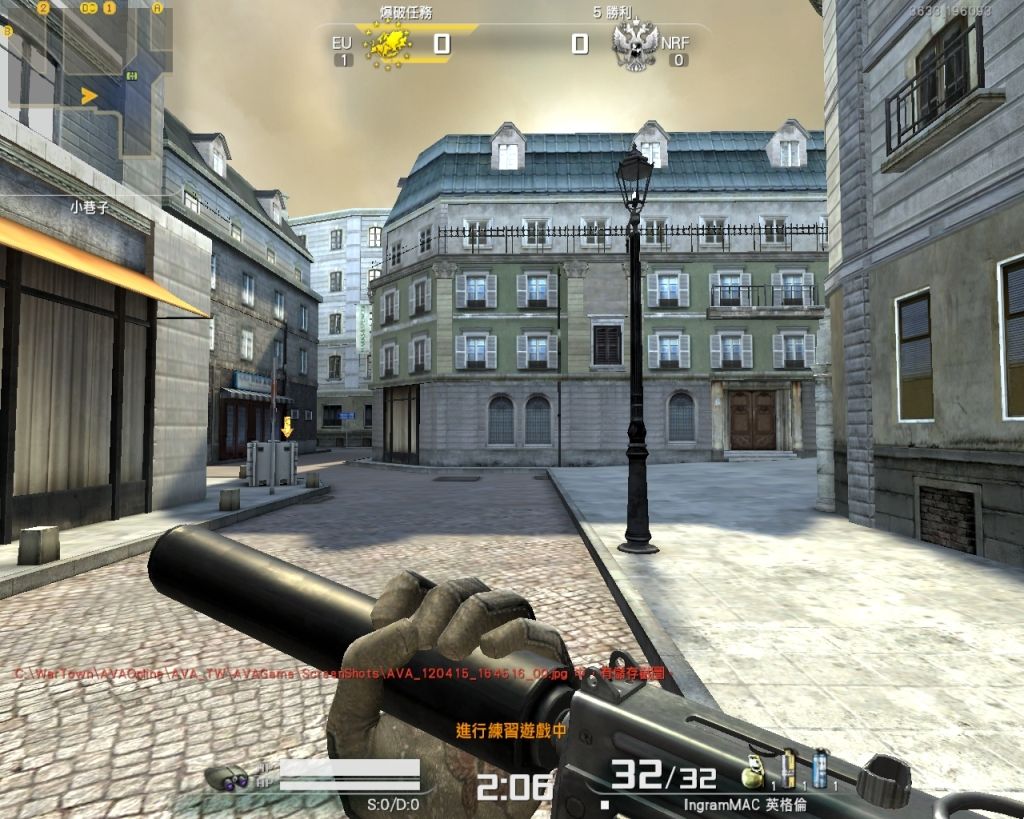Viewport: 1024px width, 819px height.
Task: Choose the yellow canister grenade icon
Action: tap(788, 769)
